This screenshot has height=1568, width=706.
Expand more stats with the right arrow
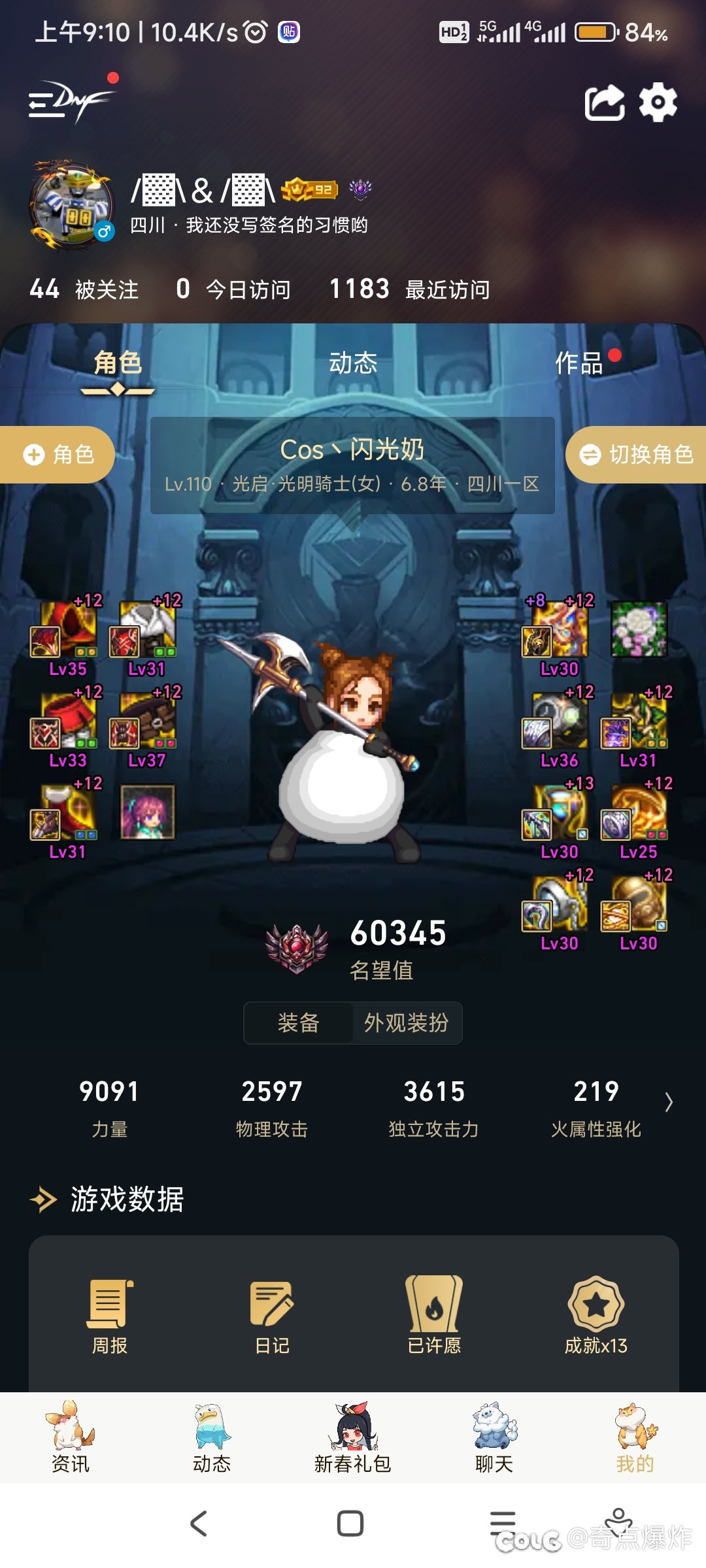click(x=669, y=1102)
